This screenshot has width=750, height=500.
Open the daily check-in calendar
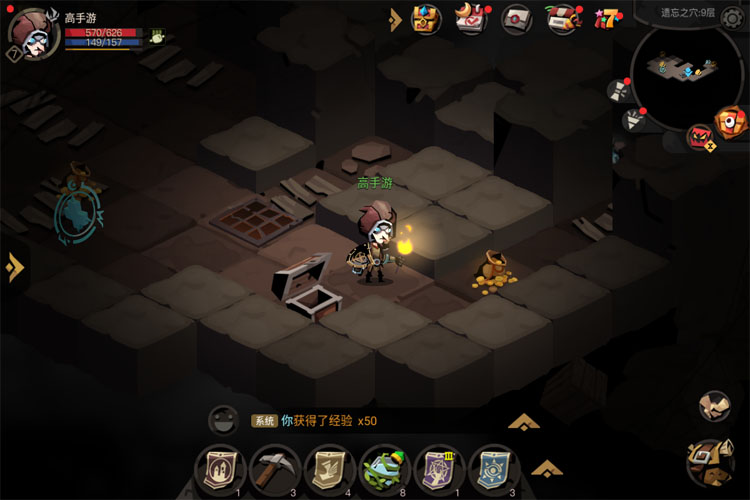[471, 18]
